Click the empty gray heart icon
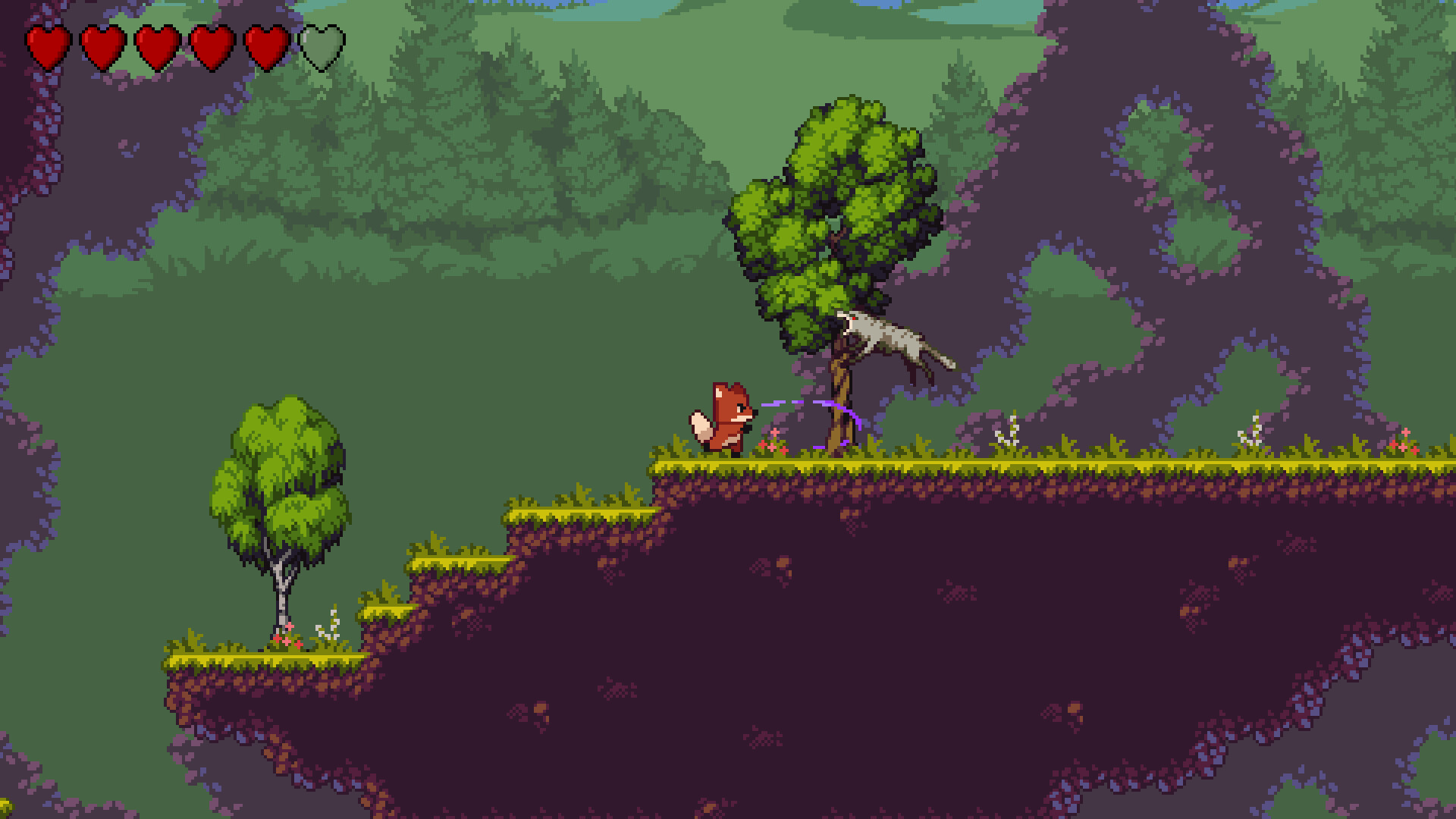Screen dimensions: 1456x819 click(x=322, y=47)
